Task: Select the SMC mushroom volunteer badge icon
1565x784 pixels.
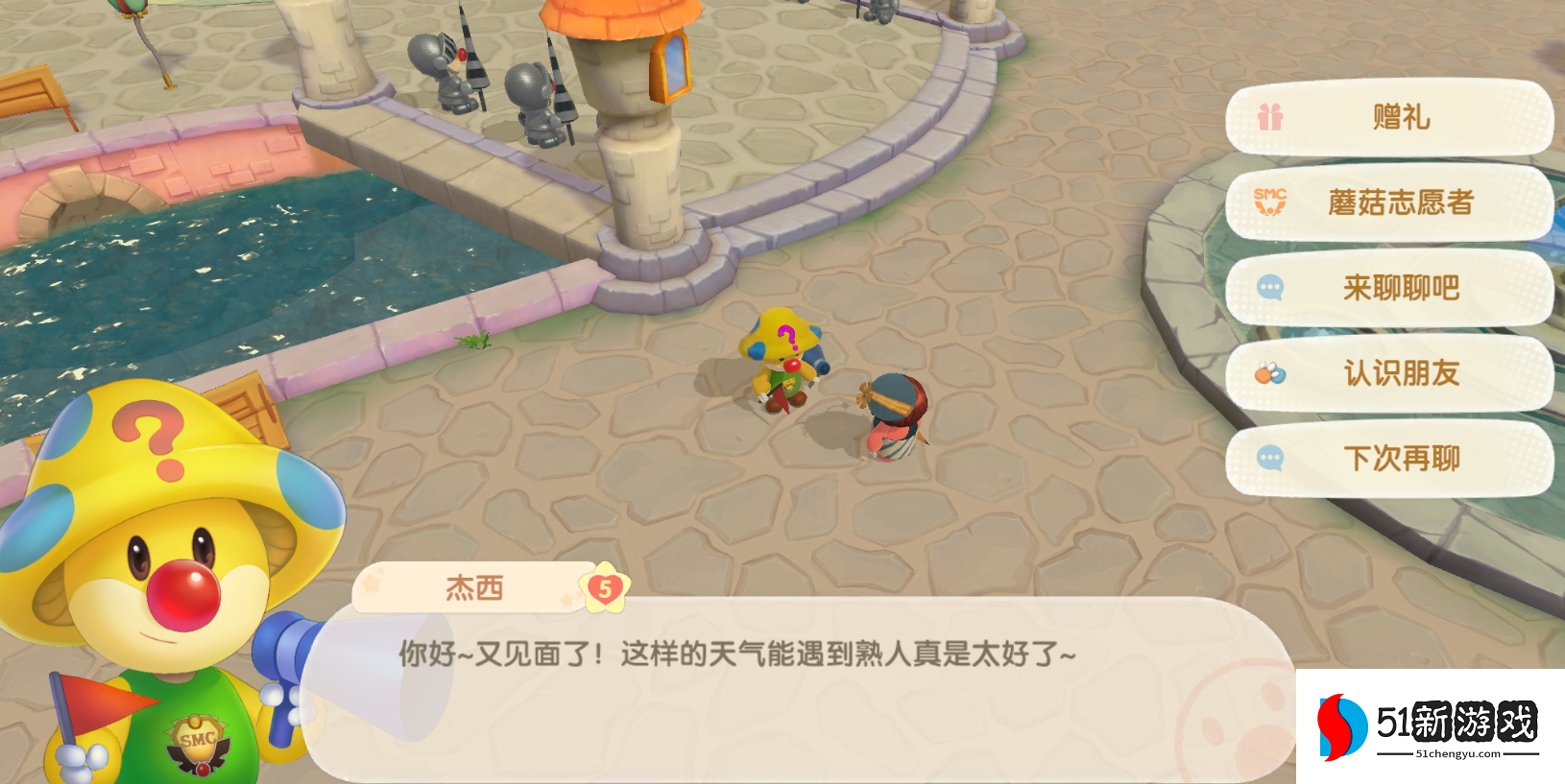Action: pyautogui.click(x=1269, y=202)
